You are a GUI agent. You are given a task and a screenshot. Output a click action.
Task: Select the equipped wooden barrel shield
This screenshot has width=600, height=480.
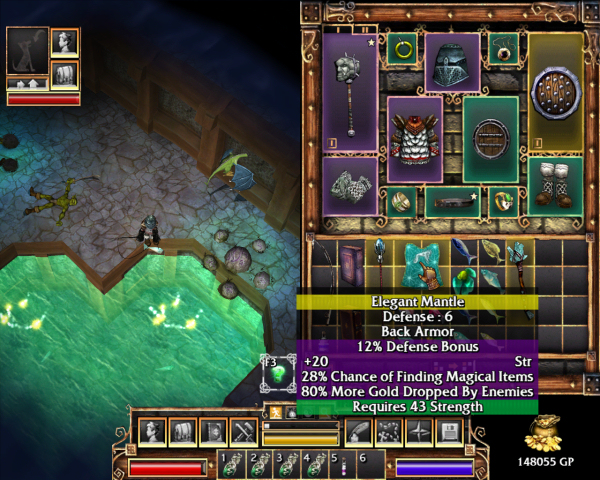click(491, 139)
